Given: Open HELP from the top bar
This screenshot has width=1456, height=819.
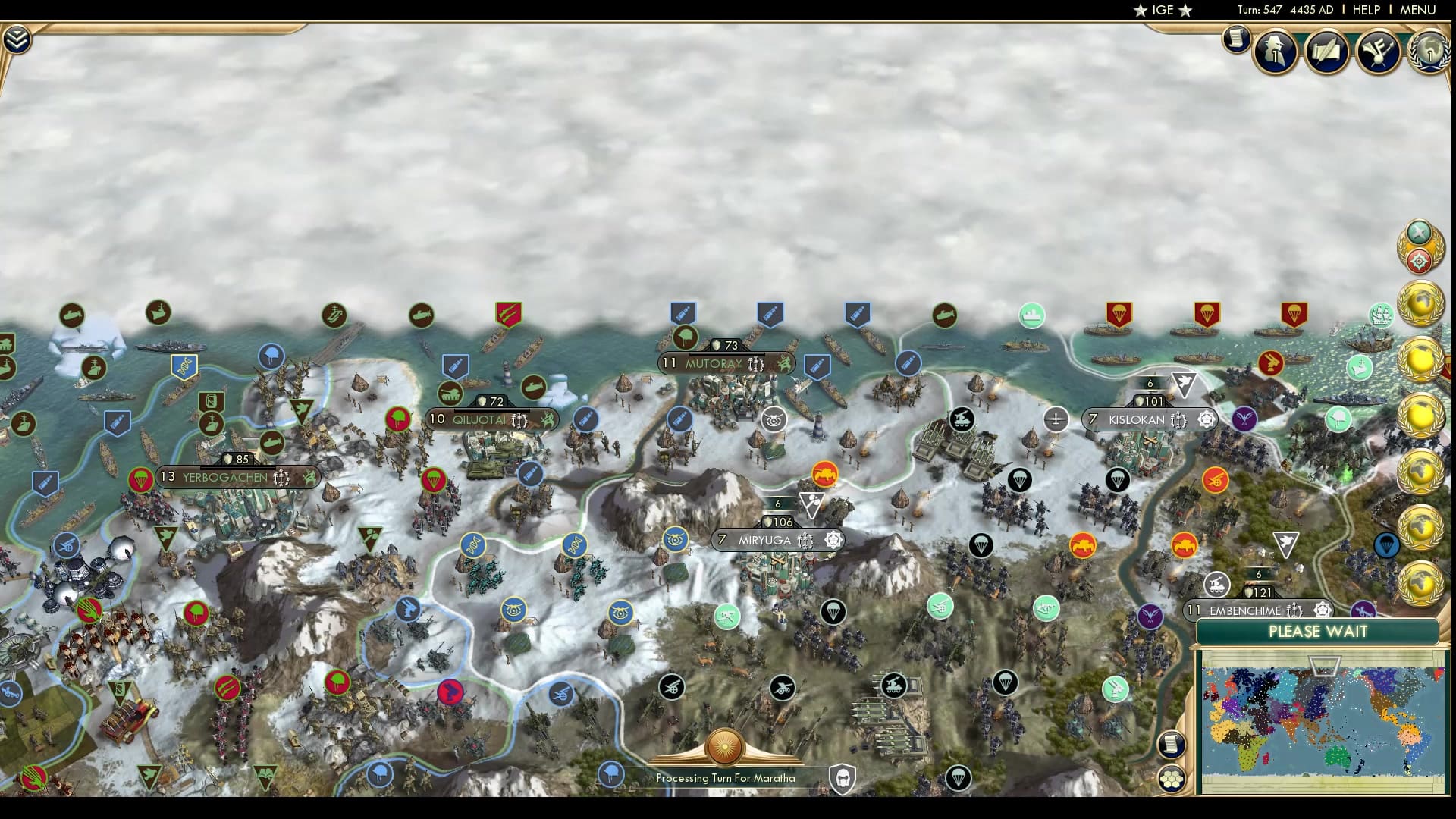Looking at the screenshot, I should [x=1365, y=11].
